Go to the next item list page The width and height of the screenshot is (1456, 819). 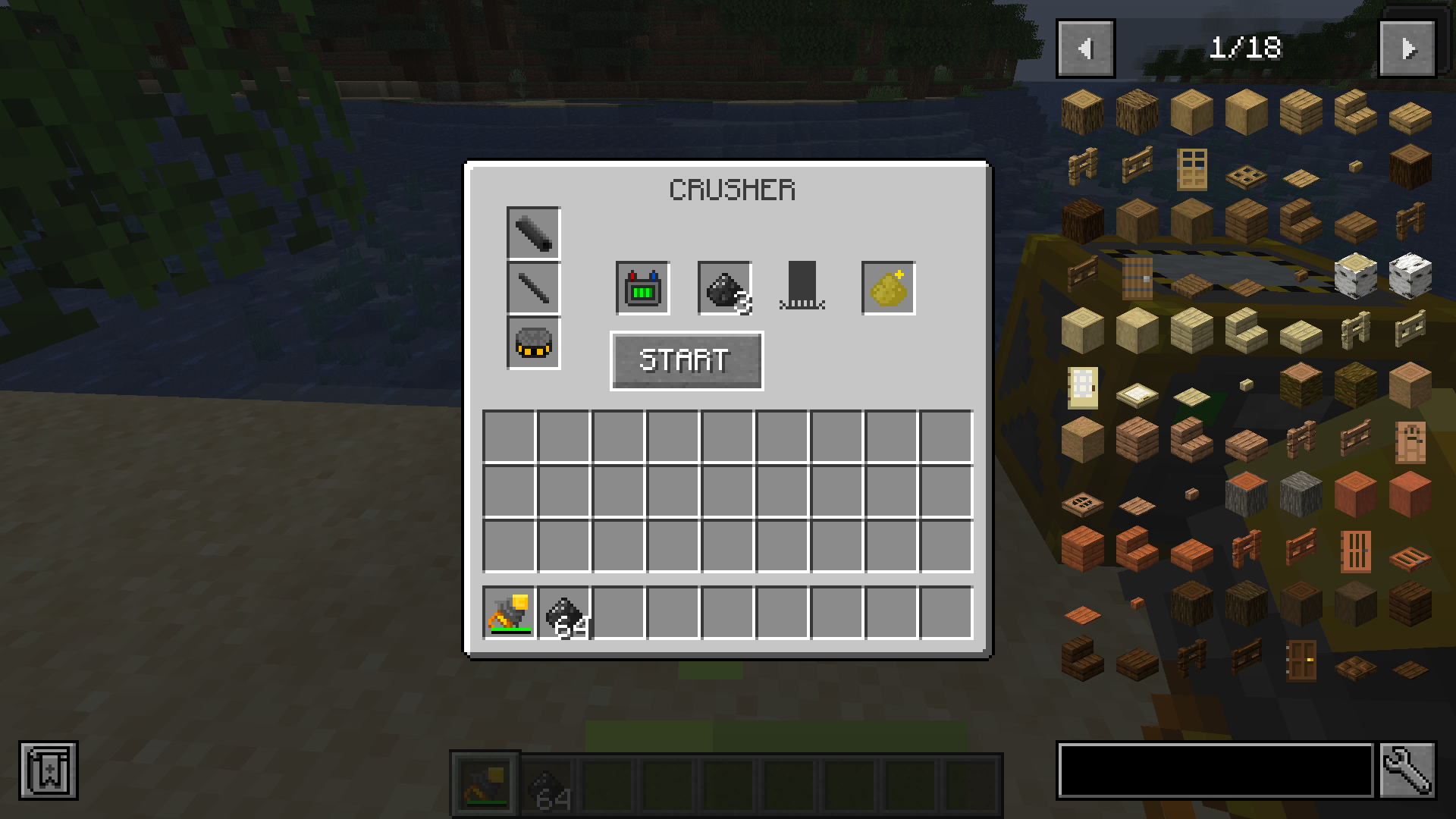coord(1407,49)
